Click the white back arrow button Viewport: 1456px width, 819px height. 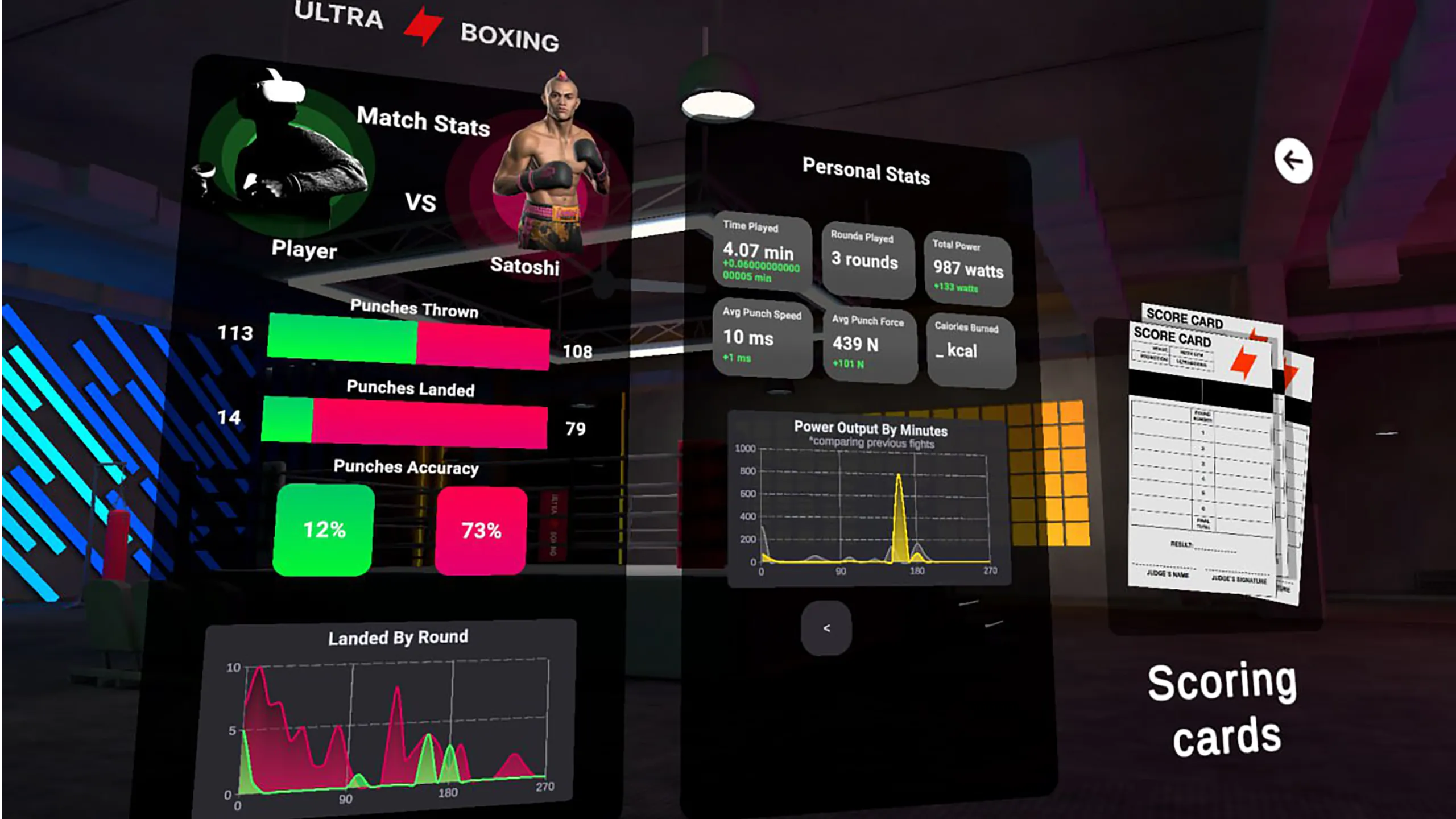coord(1293,161)
